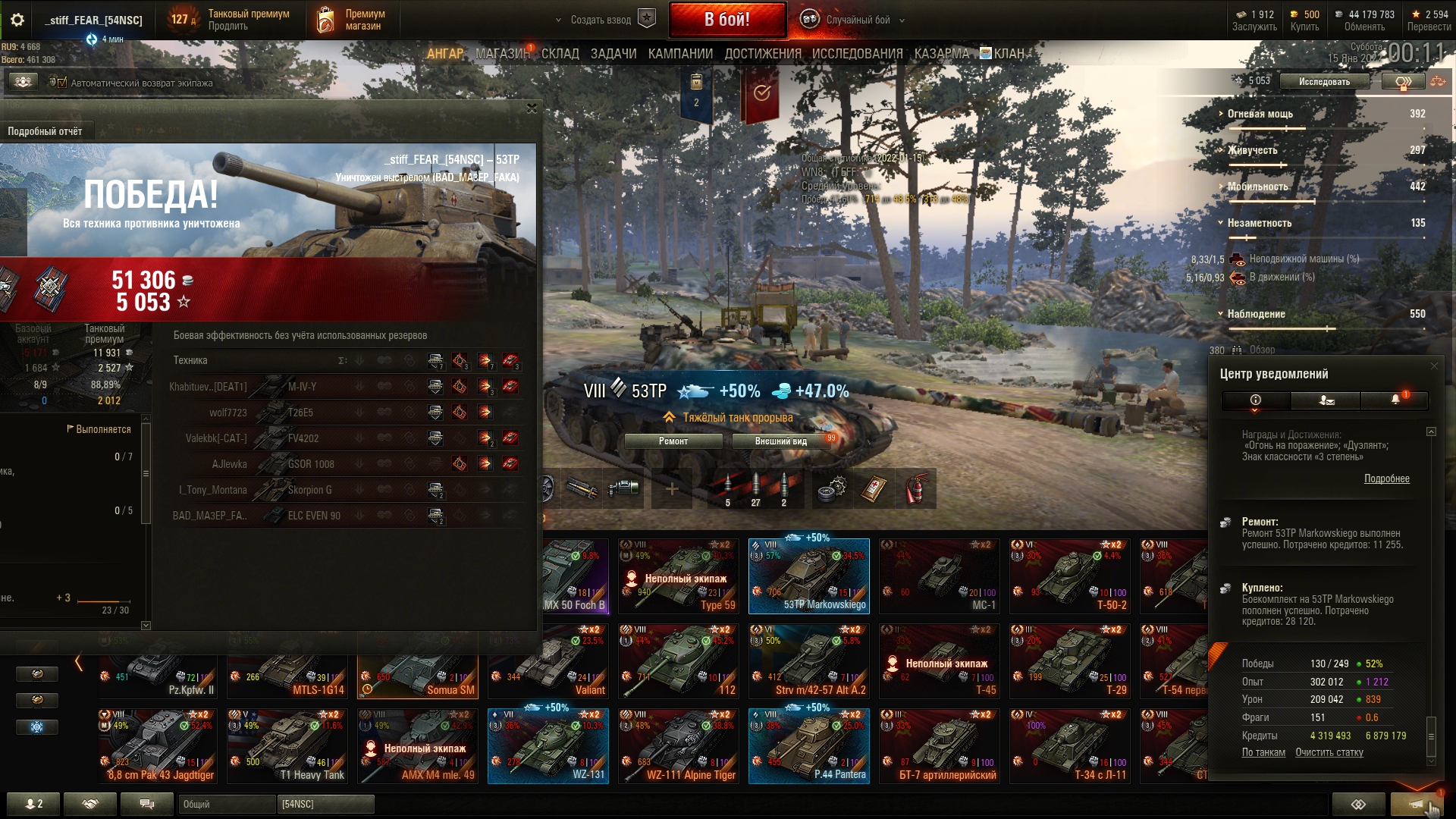This screenshot has height=819, width=1456.
Task: Click the fire extinguisher consumable slot
Action: point(915,489)
